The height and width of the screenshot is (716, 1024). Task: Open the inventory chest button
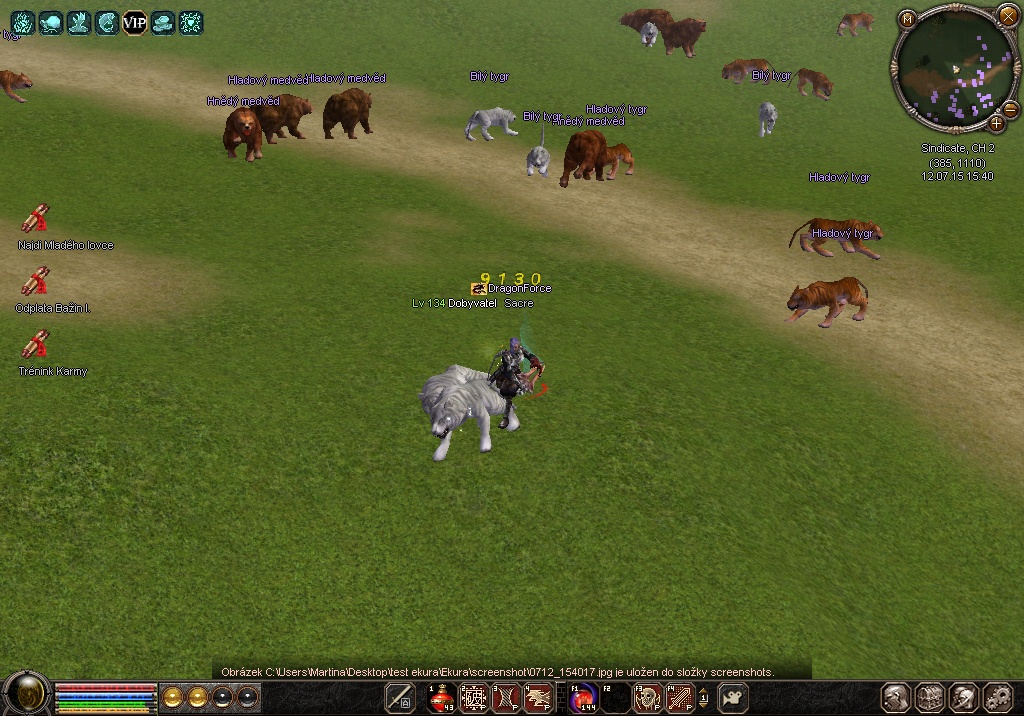930,697
